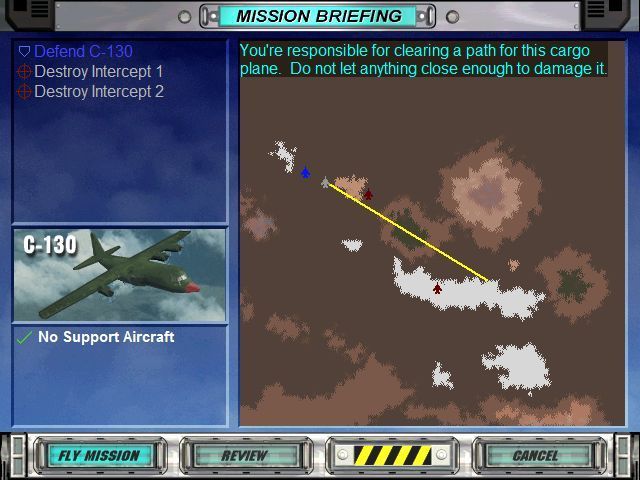Start the mission with Fly Mission
Screen dimensions: 640x480
coord(97,455)
